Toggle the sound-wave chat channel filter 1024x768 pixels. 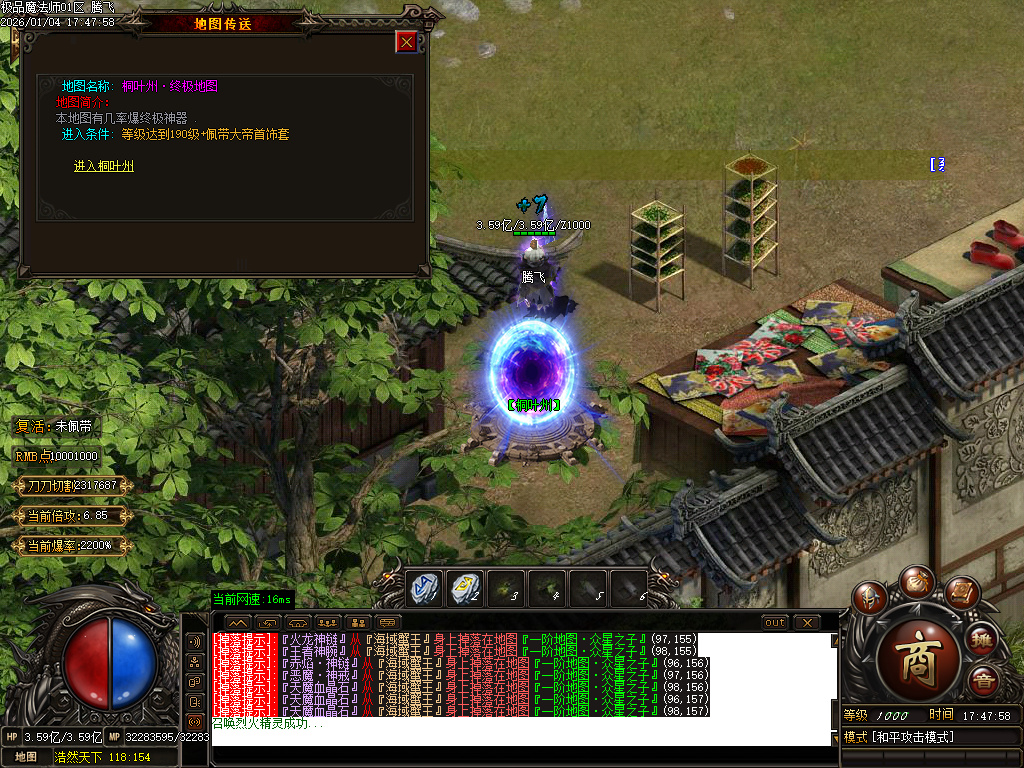195,641
